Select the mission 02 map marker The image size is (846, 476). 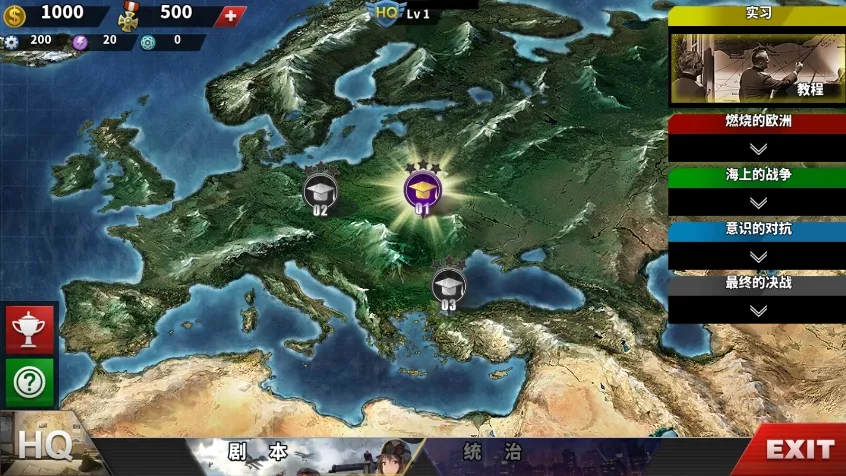[x=320, y=190]
